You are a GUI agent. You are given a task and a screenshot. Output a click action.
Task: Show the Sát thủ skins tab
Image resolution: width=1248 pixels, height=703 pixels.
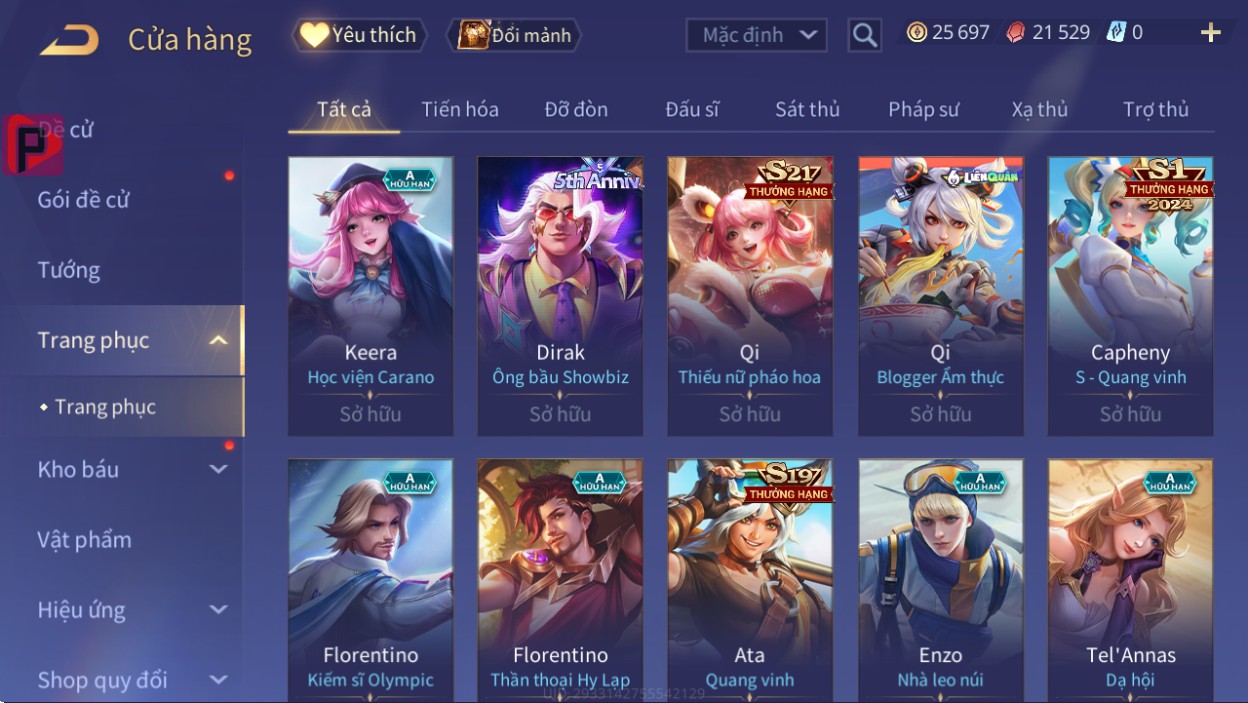807,109
